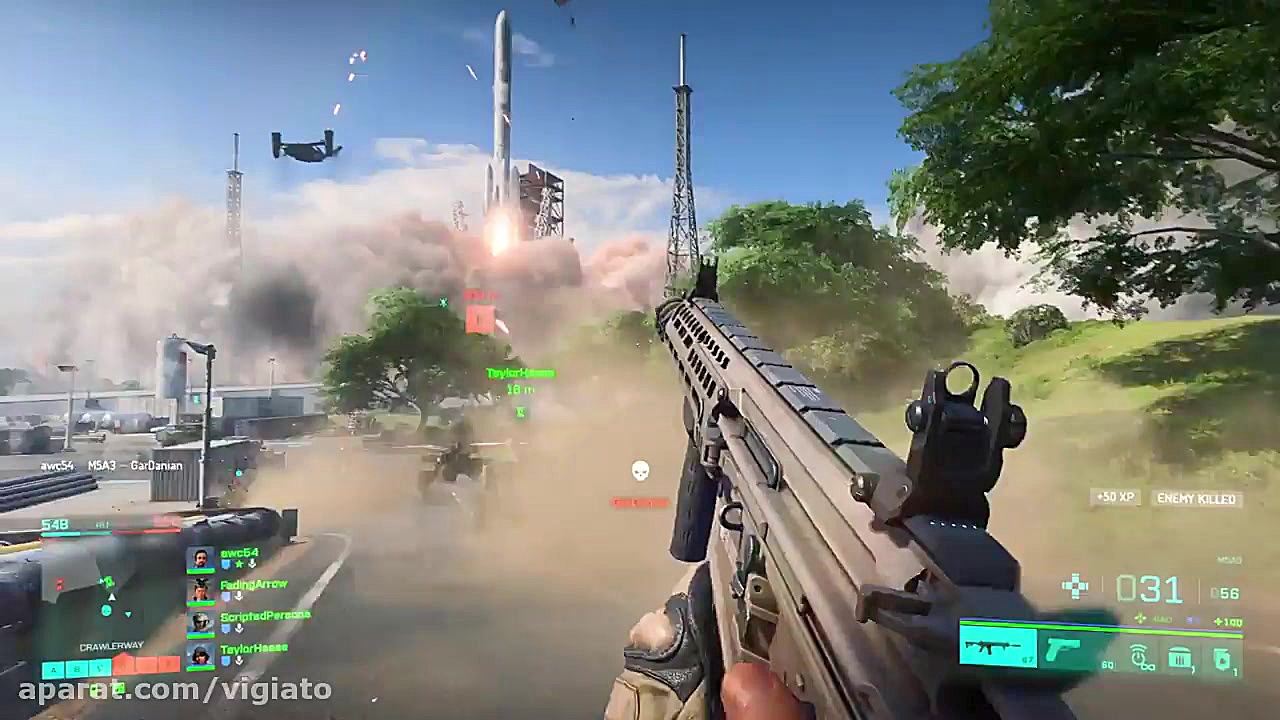Toggle TaylorHaase's resupply arrow icon

point(238,660)
